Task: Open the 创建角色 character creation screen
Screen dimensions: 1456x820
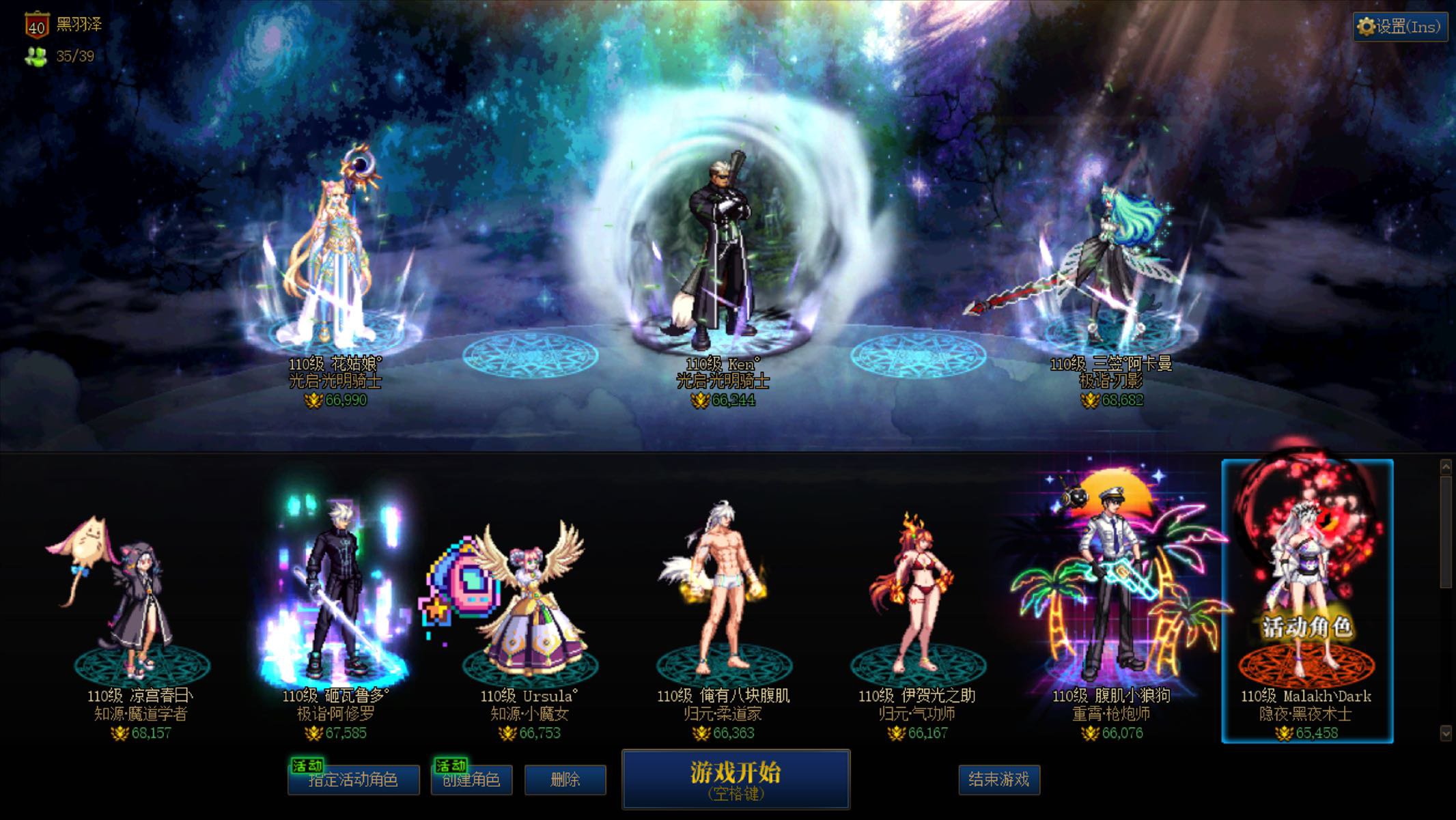Action: click(473, 780)
